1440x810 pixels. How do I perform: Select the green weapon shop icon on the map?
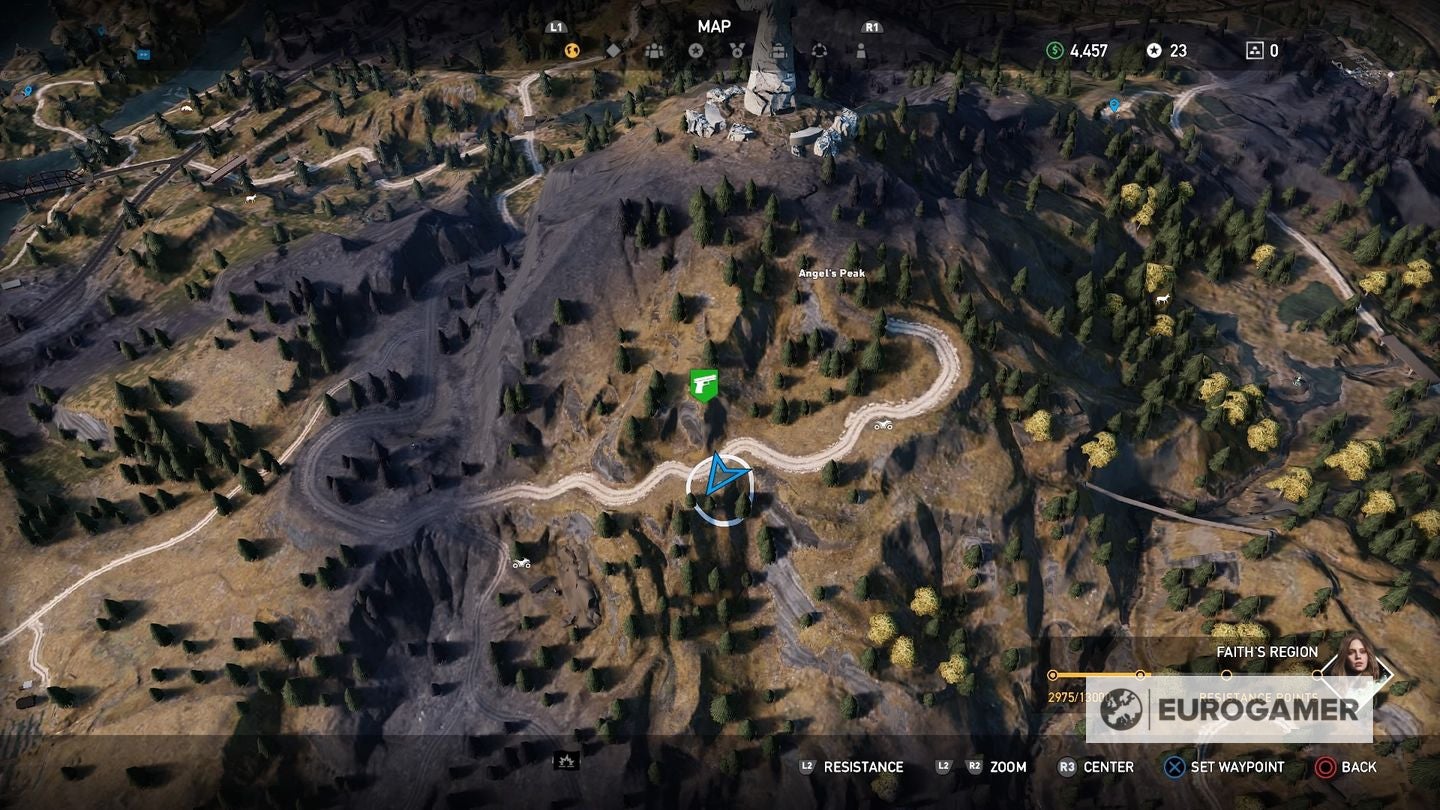click(703, 385)
